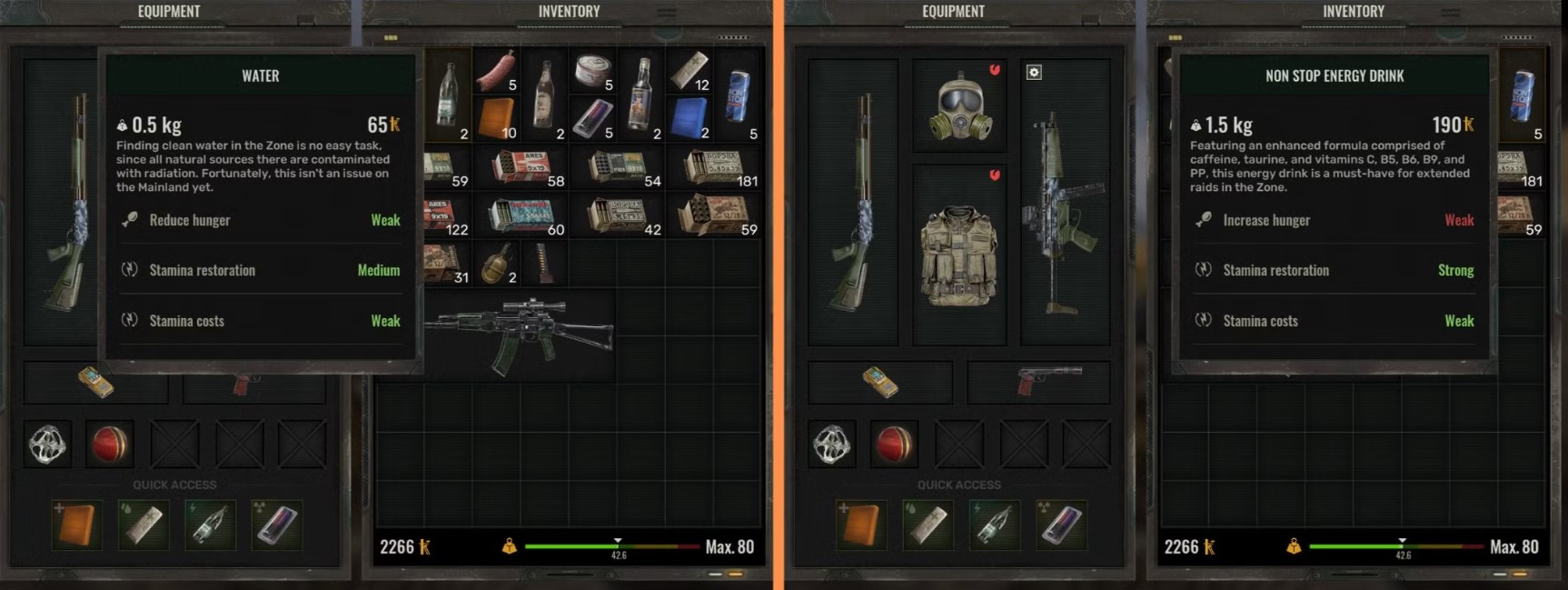The height and width of the screenshot is (590, 1568).
Task: Select the bread loaf stack of 12
Action: click(x=690, y=71)
